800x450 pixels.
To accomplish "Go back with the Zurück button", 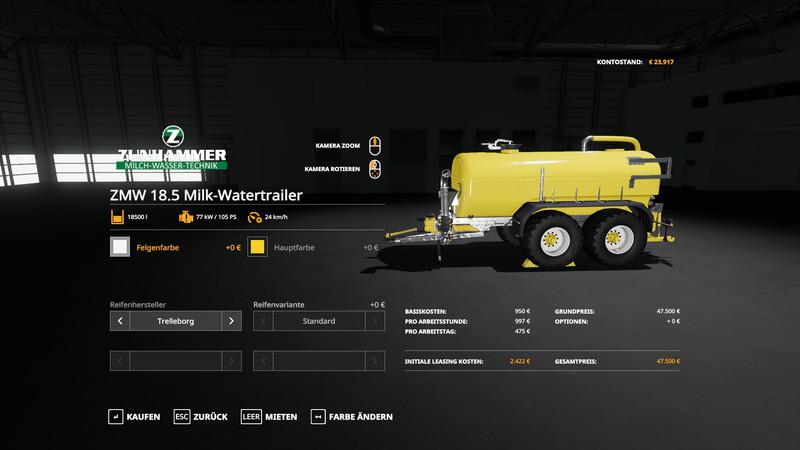I will 201,416.
